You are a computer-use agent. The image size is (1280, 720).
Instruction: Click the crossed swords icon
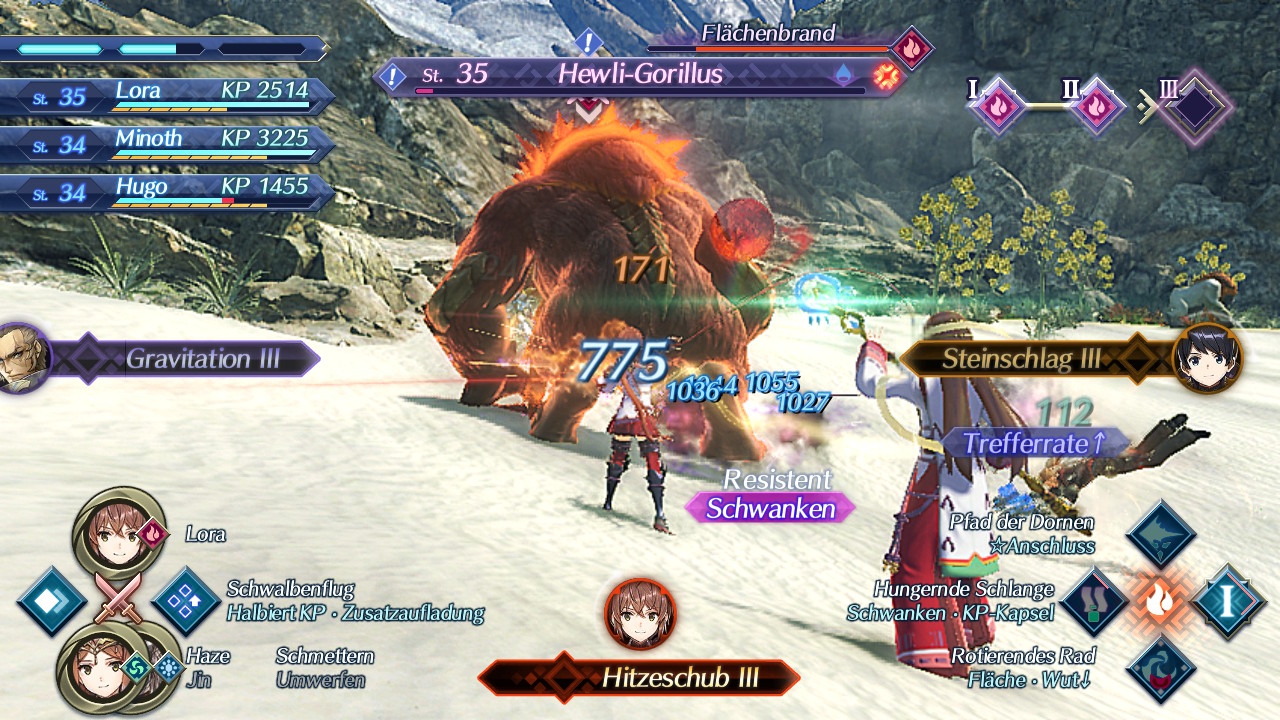[118, 600]
